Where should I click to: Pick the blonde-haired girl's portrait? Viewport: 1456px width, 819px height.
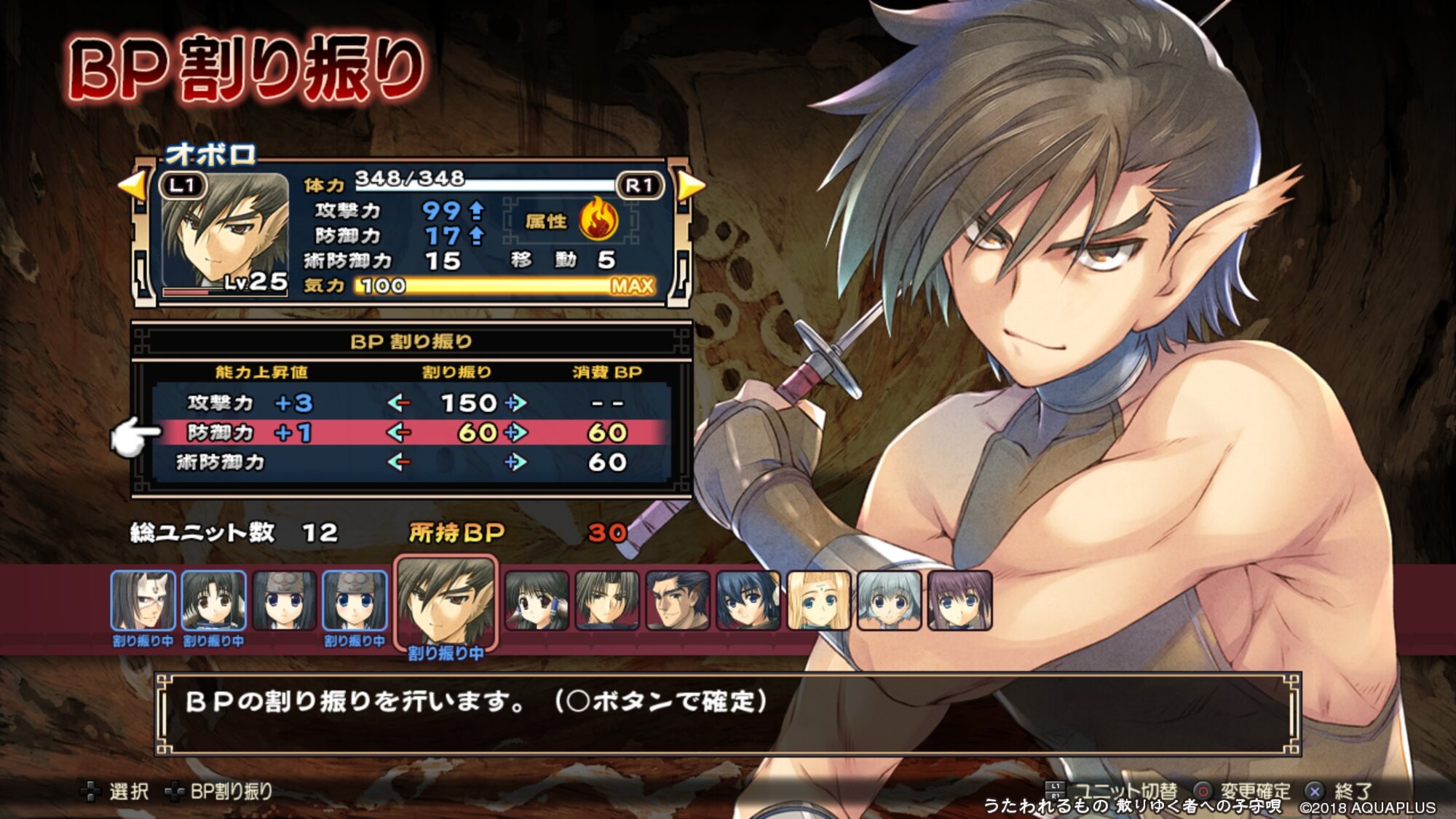click(819, 601)
